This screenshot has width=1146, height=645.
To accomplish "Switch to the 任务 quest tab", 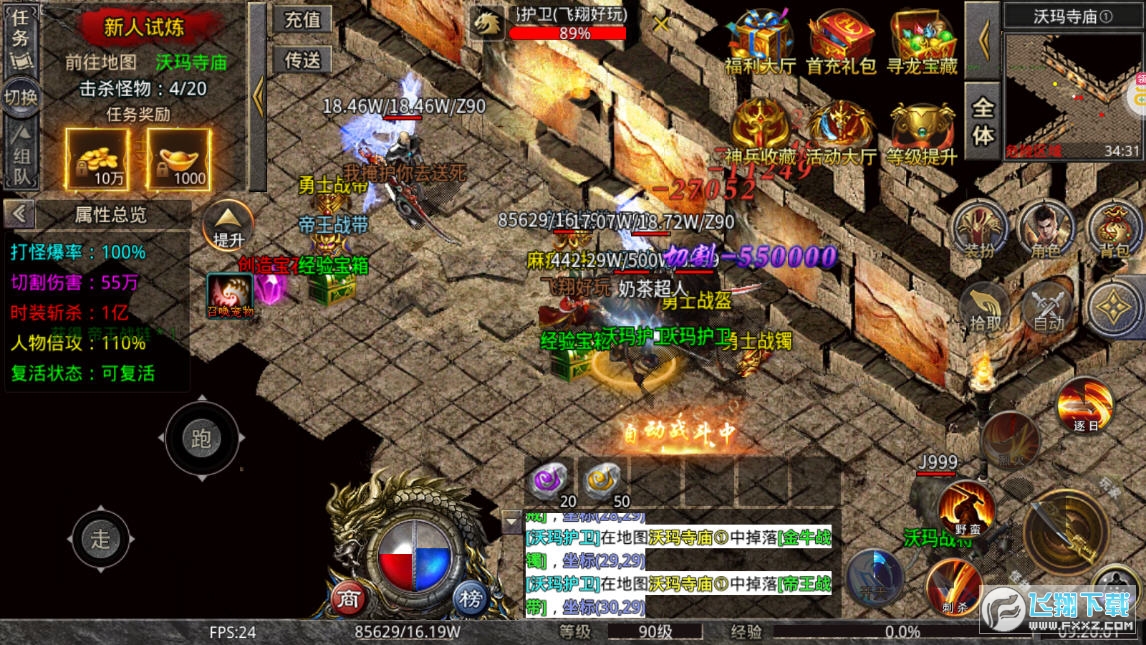I will tap(21, 31).
